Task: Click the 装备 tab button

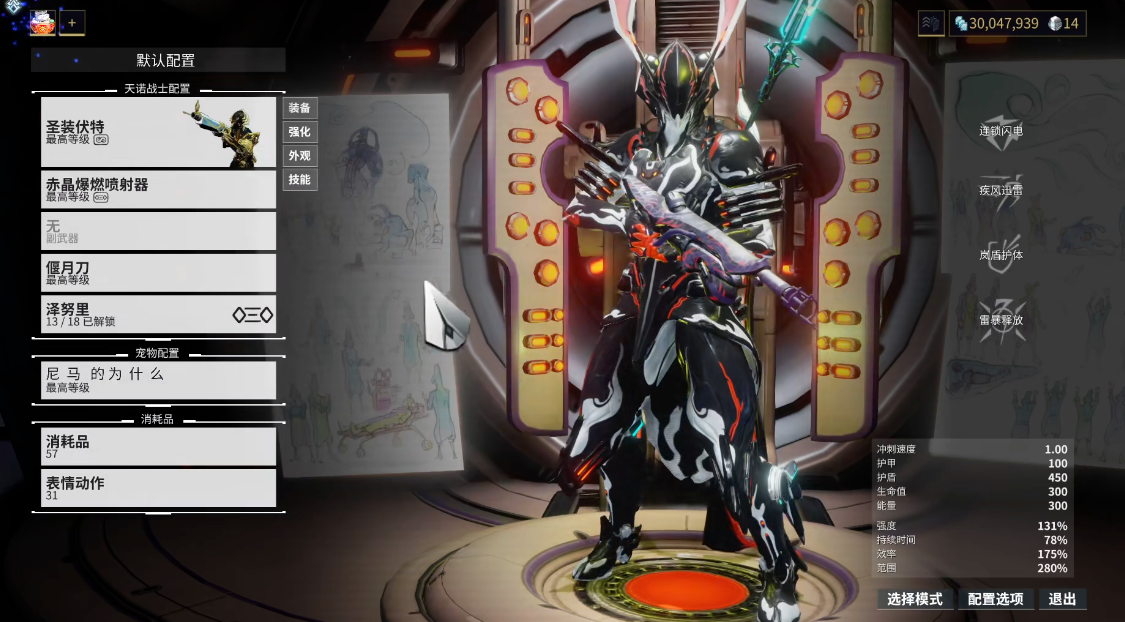Action: tap(299, 108)
